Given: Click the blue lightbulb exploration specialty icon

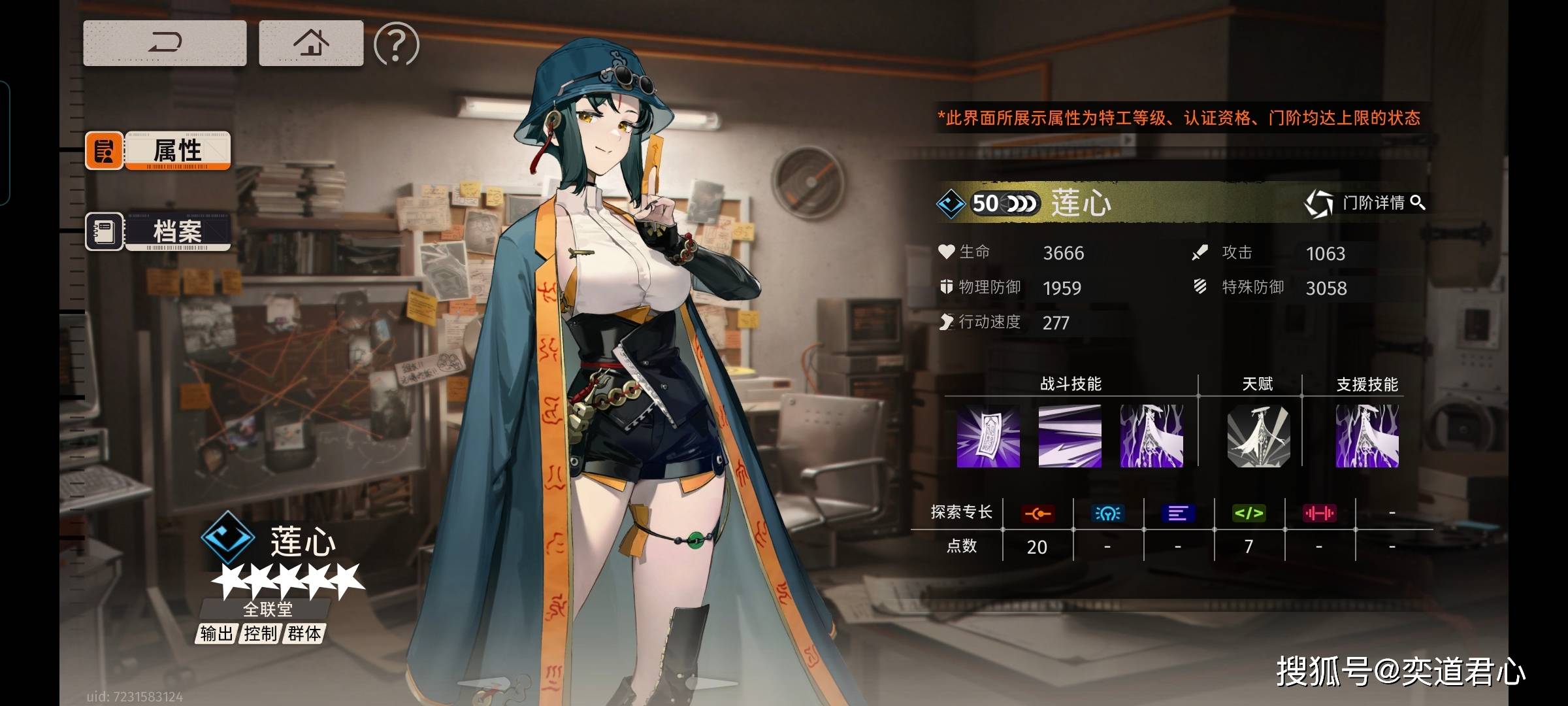Looking at the screenshot, I should click(x=1107, y=514).
